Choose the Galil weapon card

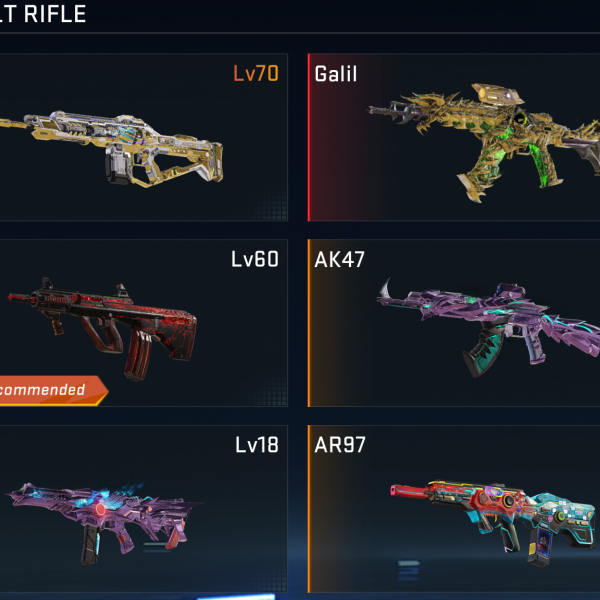pyautogui.click(x=455, y=138)
